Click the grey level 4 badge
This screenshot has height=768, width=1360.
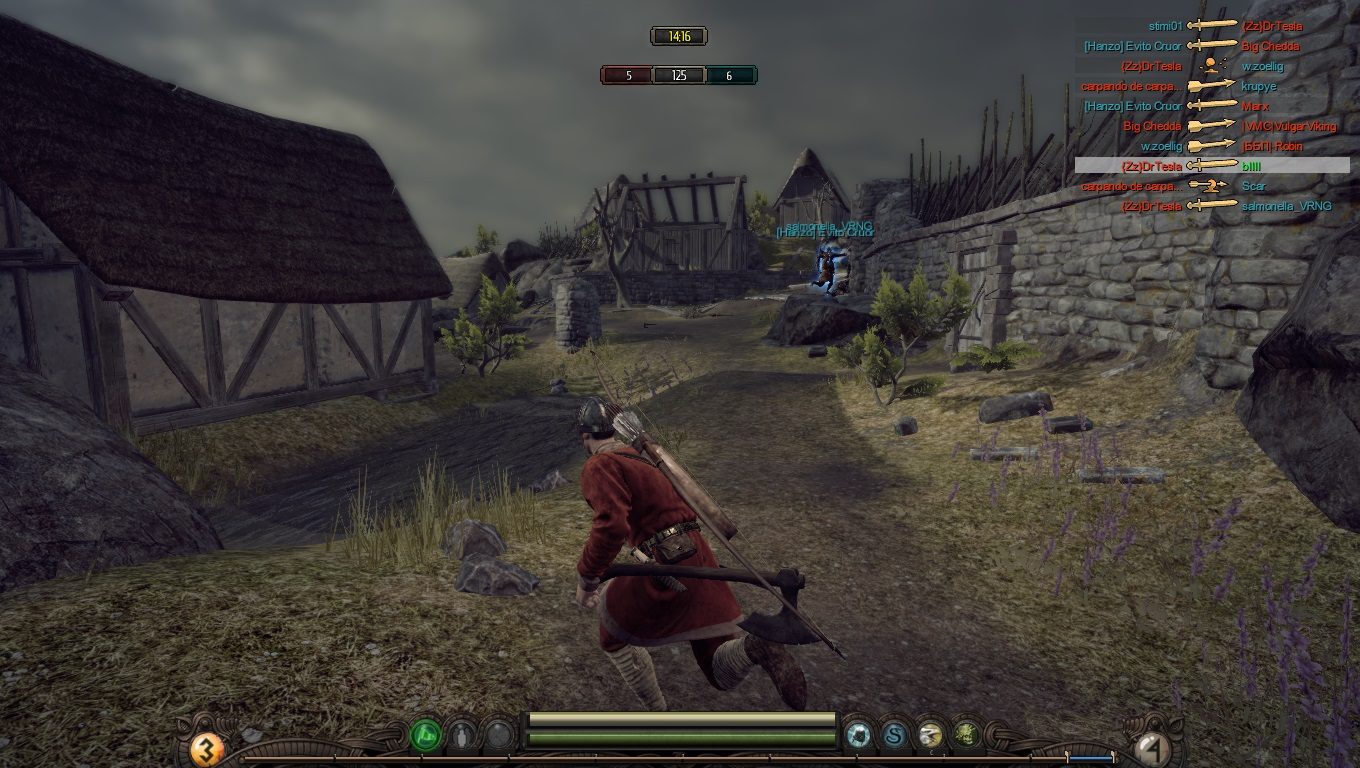pyautogui.click(x=1150, y=748)
